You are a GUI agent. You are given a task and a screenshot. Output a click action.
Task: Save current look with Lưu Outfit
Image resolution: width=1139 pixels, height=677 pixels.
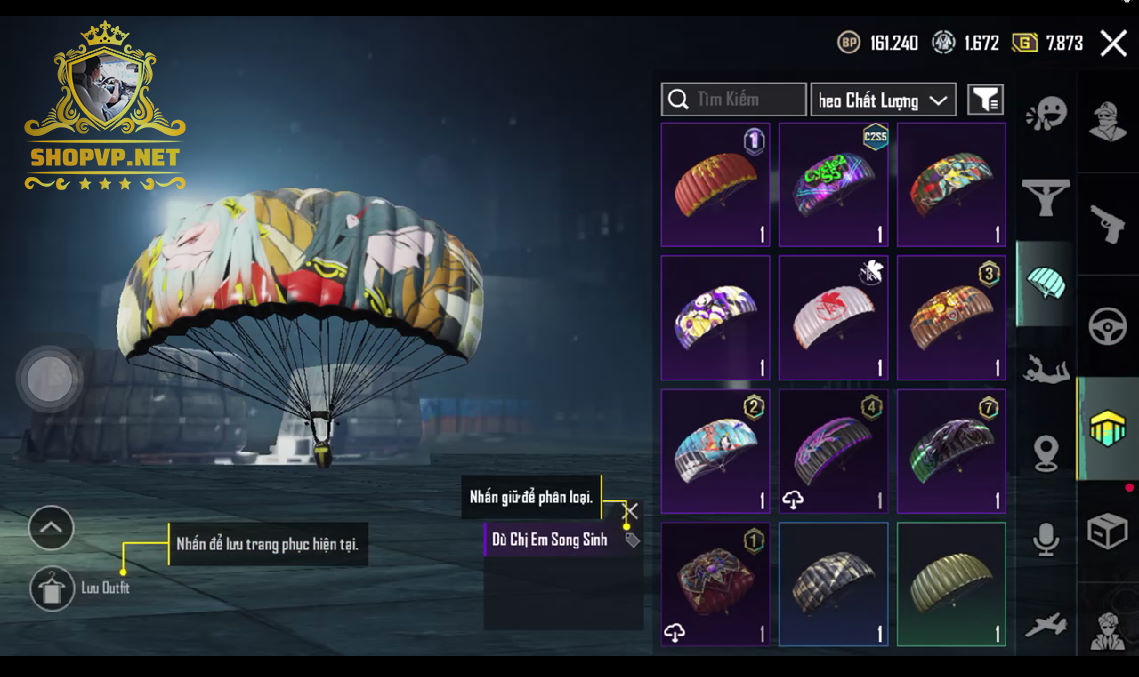pos(52,588)
